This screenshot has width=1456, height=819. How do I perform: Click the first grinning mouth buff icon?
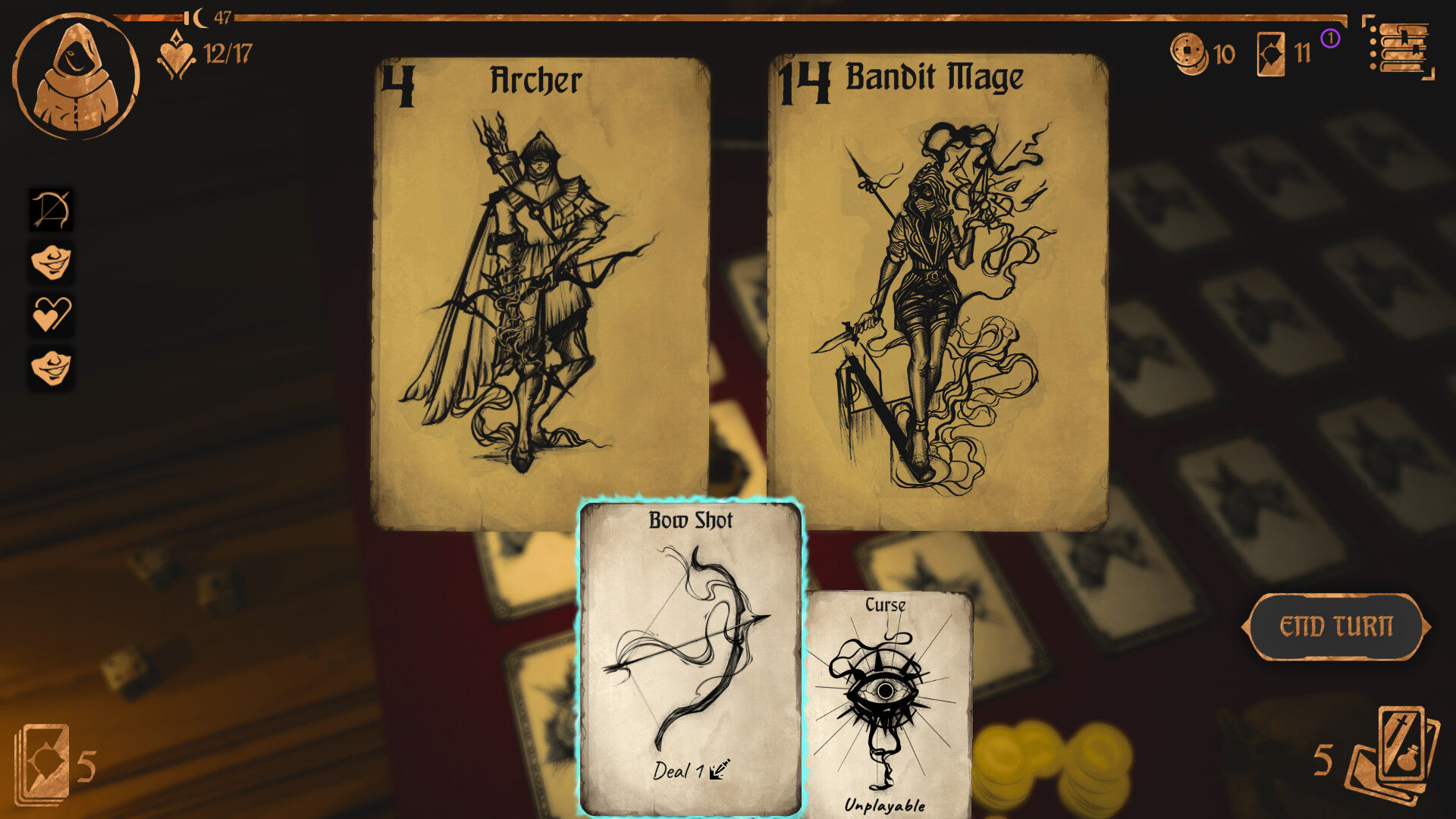pyautogui.click(x=51, y=264)
